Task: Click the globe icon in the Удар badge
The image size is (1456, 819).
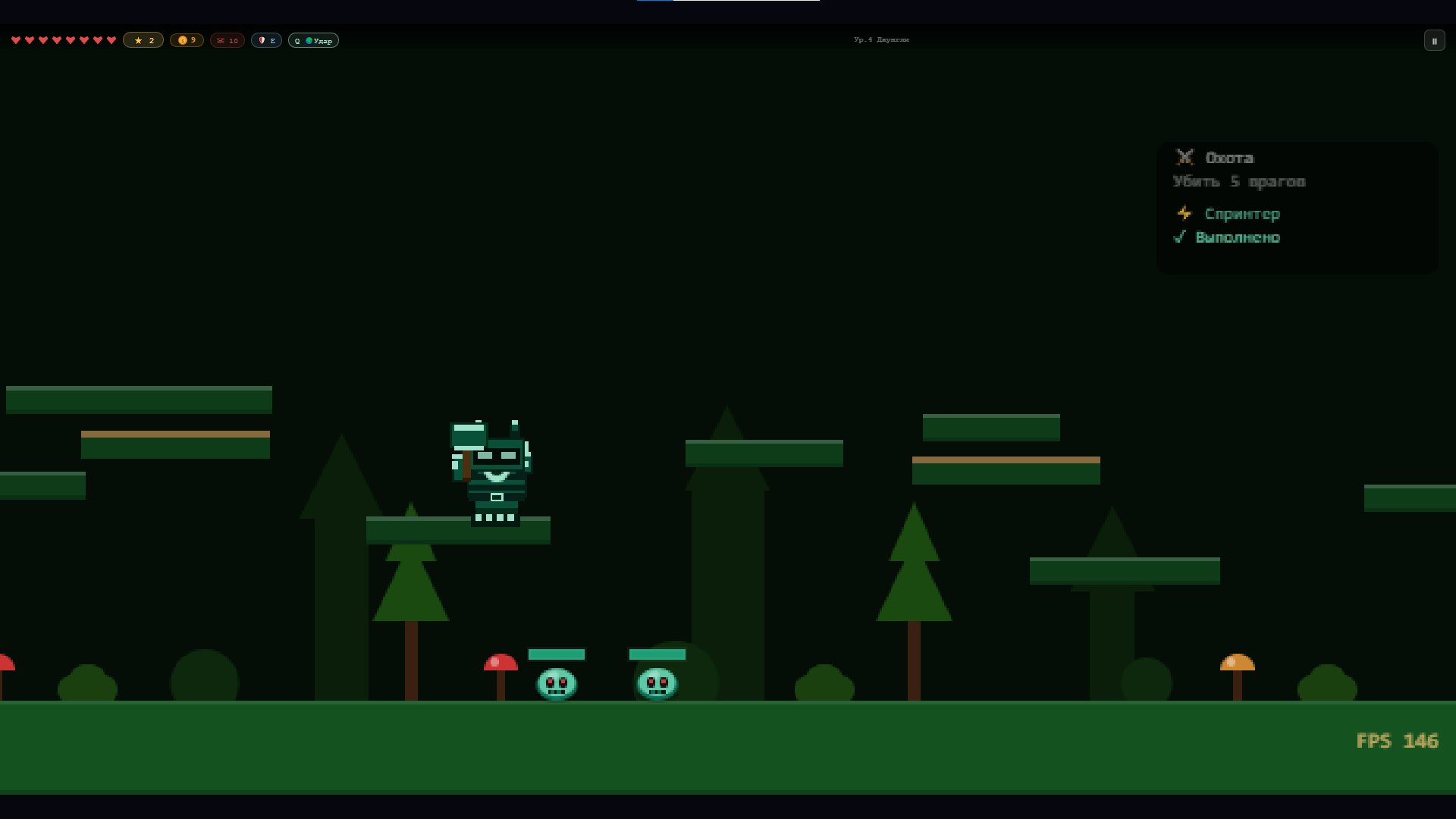Action: 309,40
